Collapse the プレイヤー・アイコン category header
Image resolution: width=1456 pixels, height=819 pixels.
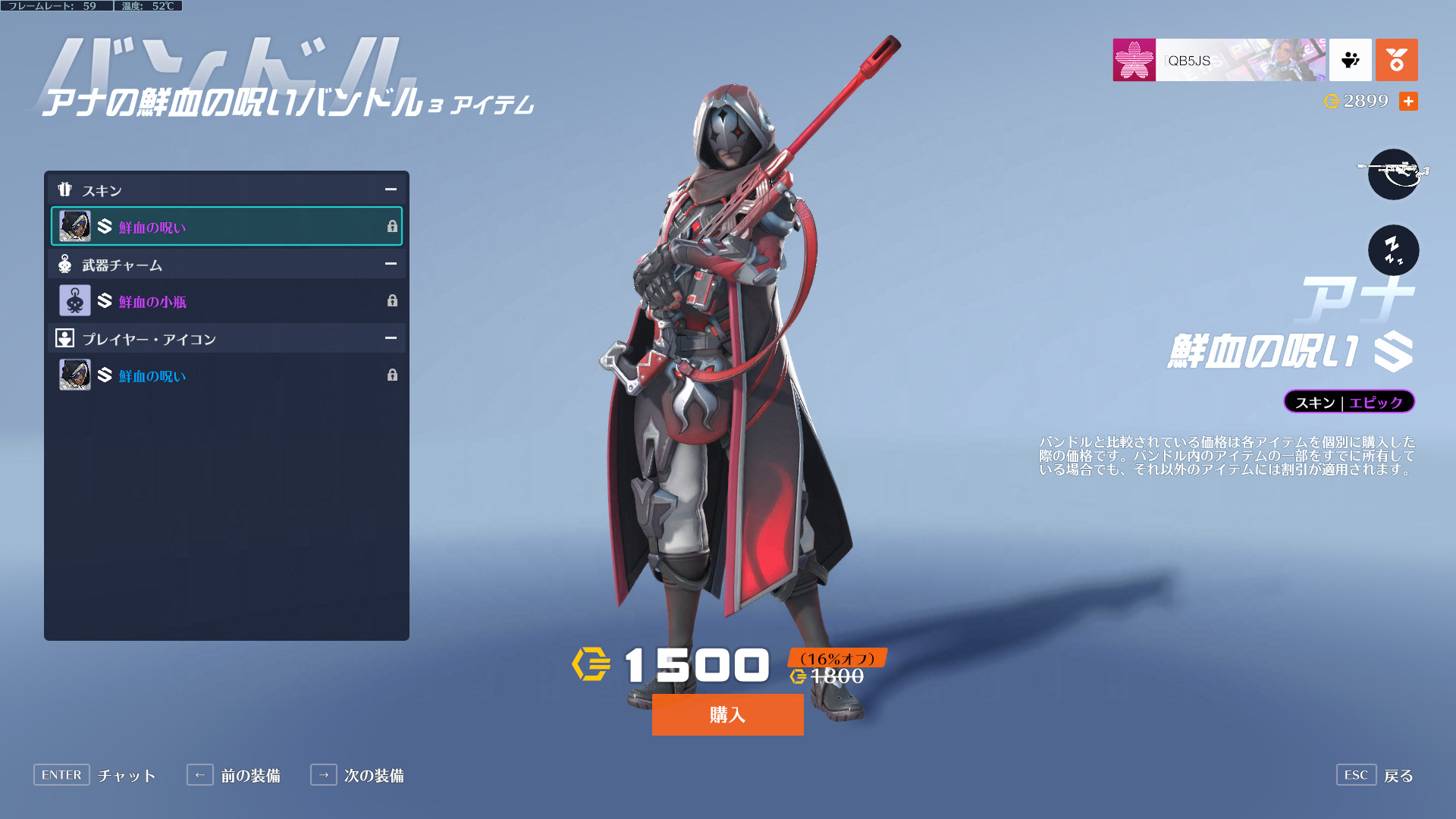(391, 338)
